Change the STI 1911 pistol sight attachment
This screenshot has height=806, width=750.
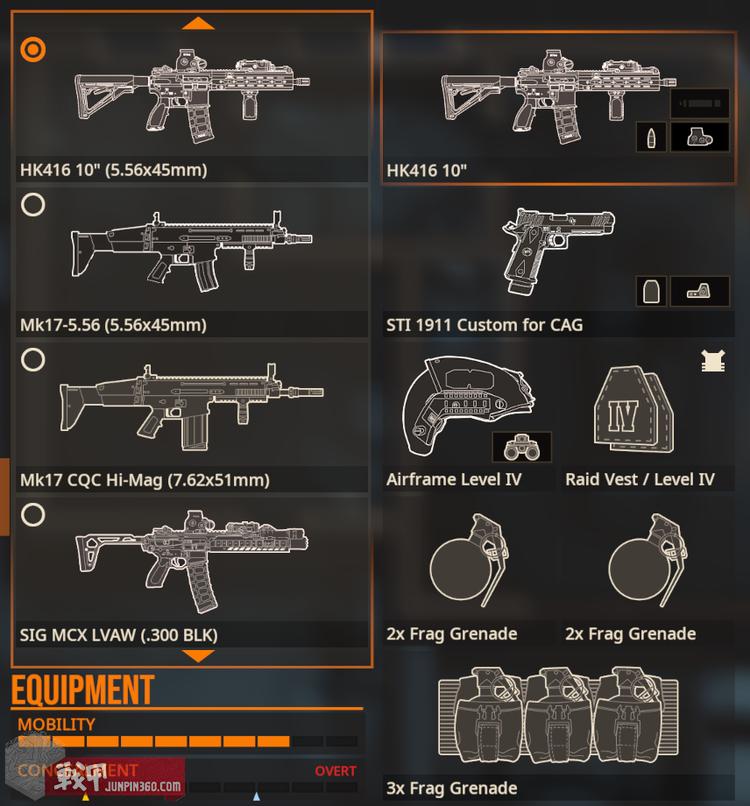pyautogui.click(x=699, y=291)
